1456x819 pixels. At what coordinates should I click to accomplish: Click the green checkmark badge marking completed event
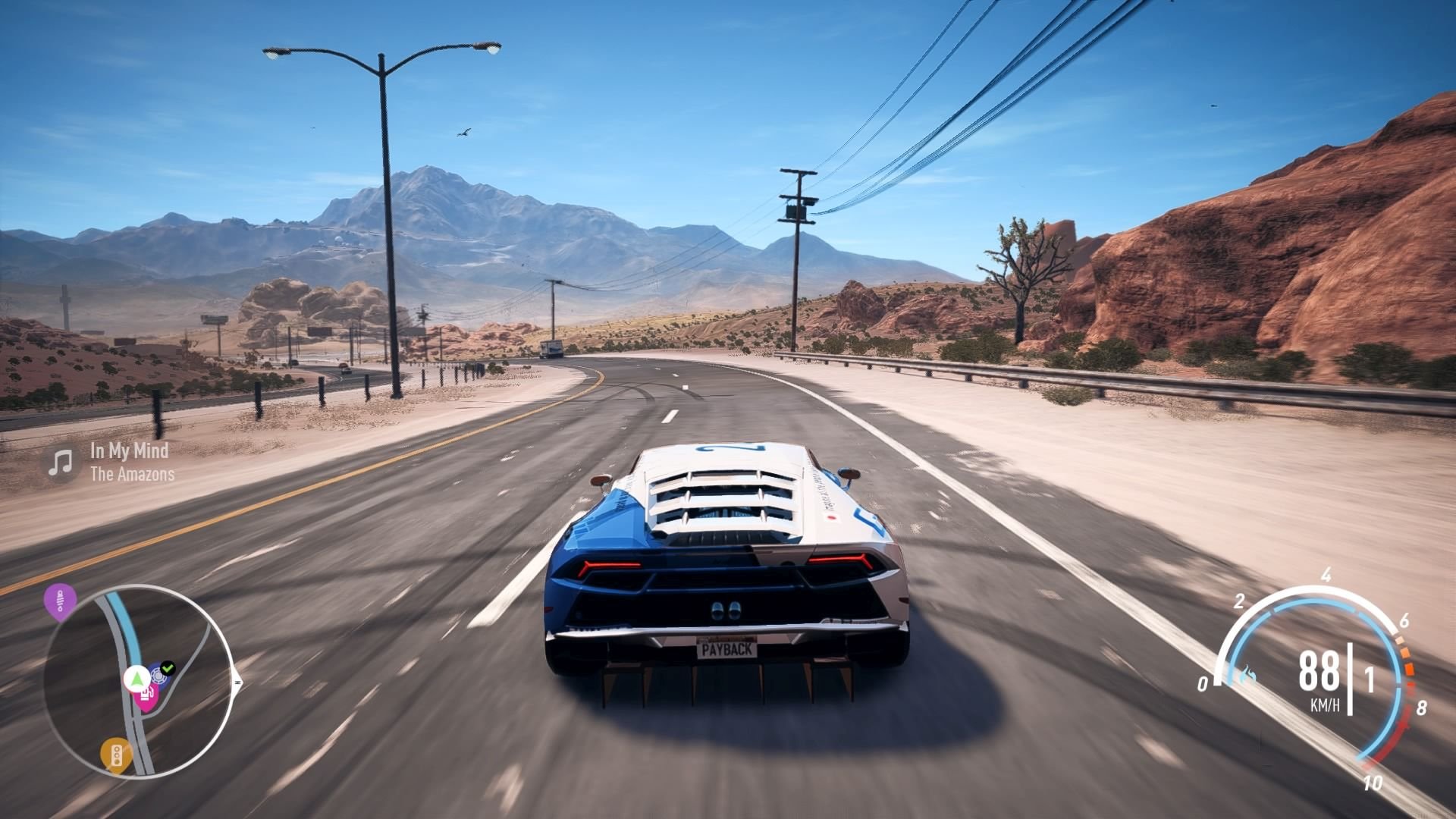[166, 669]
